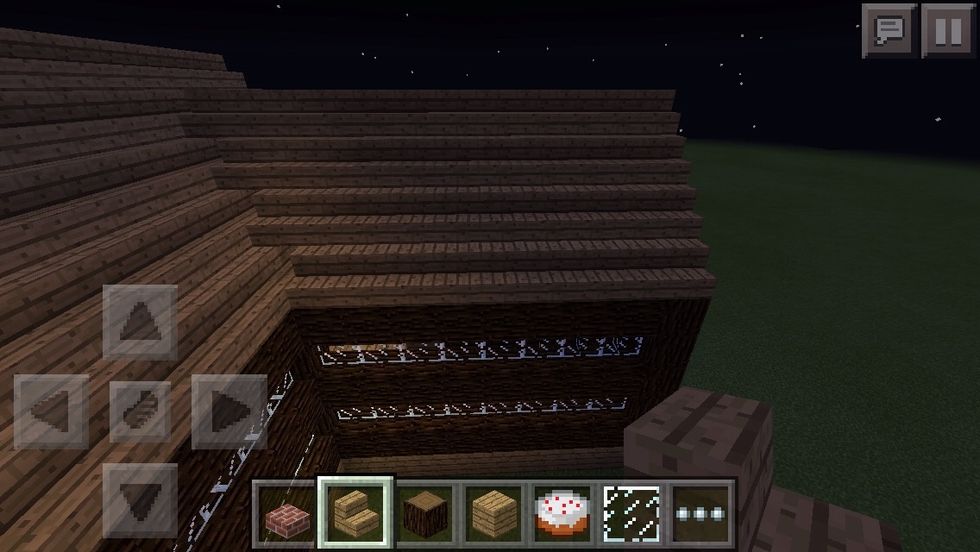Tap the move backward arrow
This screenshot has width=980, height=552.
(x=140, y=498)
